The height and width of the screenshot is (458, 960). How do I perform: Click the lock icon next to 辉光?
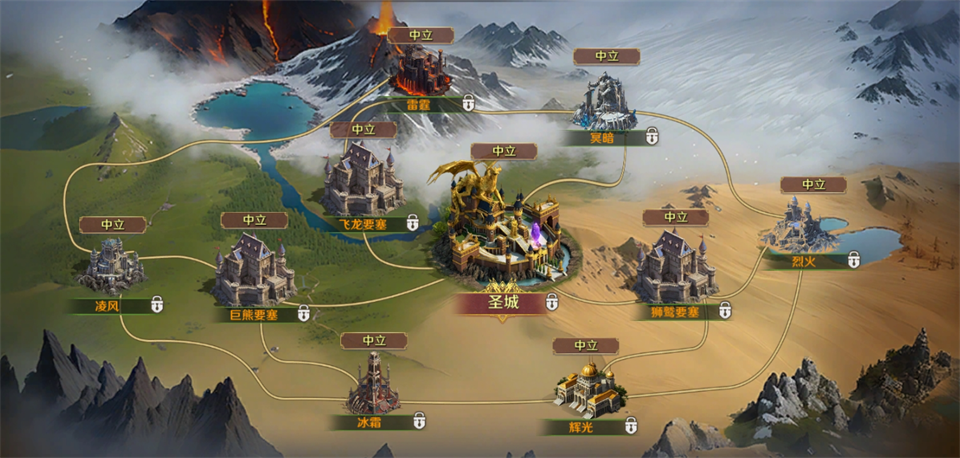pyautogui.click(x=631, y=426)
